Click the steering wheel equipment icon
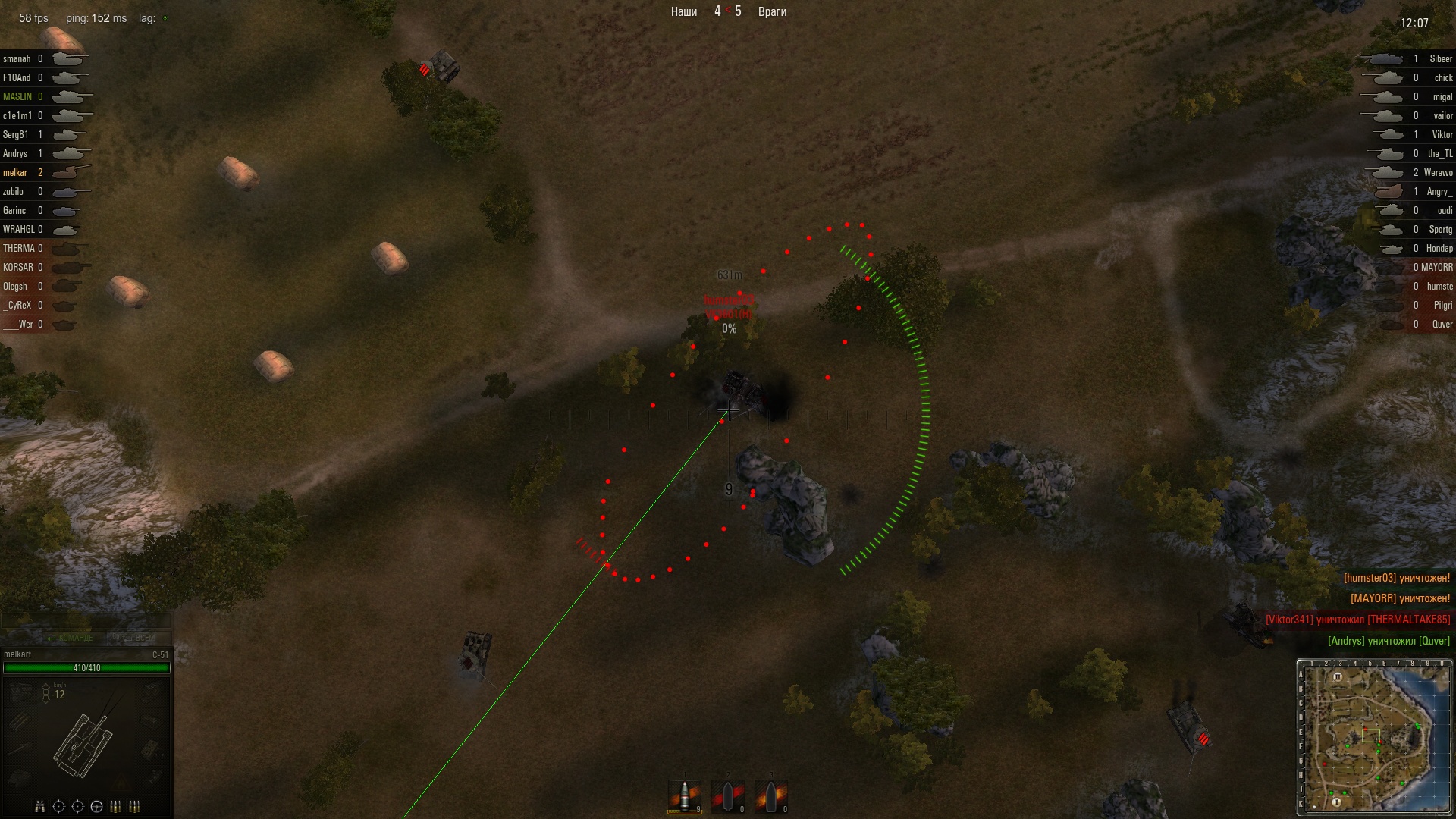Viewport: 1456px width, 819px height. (96, 806)
